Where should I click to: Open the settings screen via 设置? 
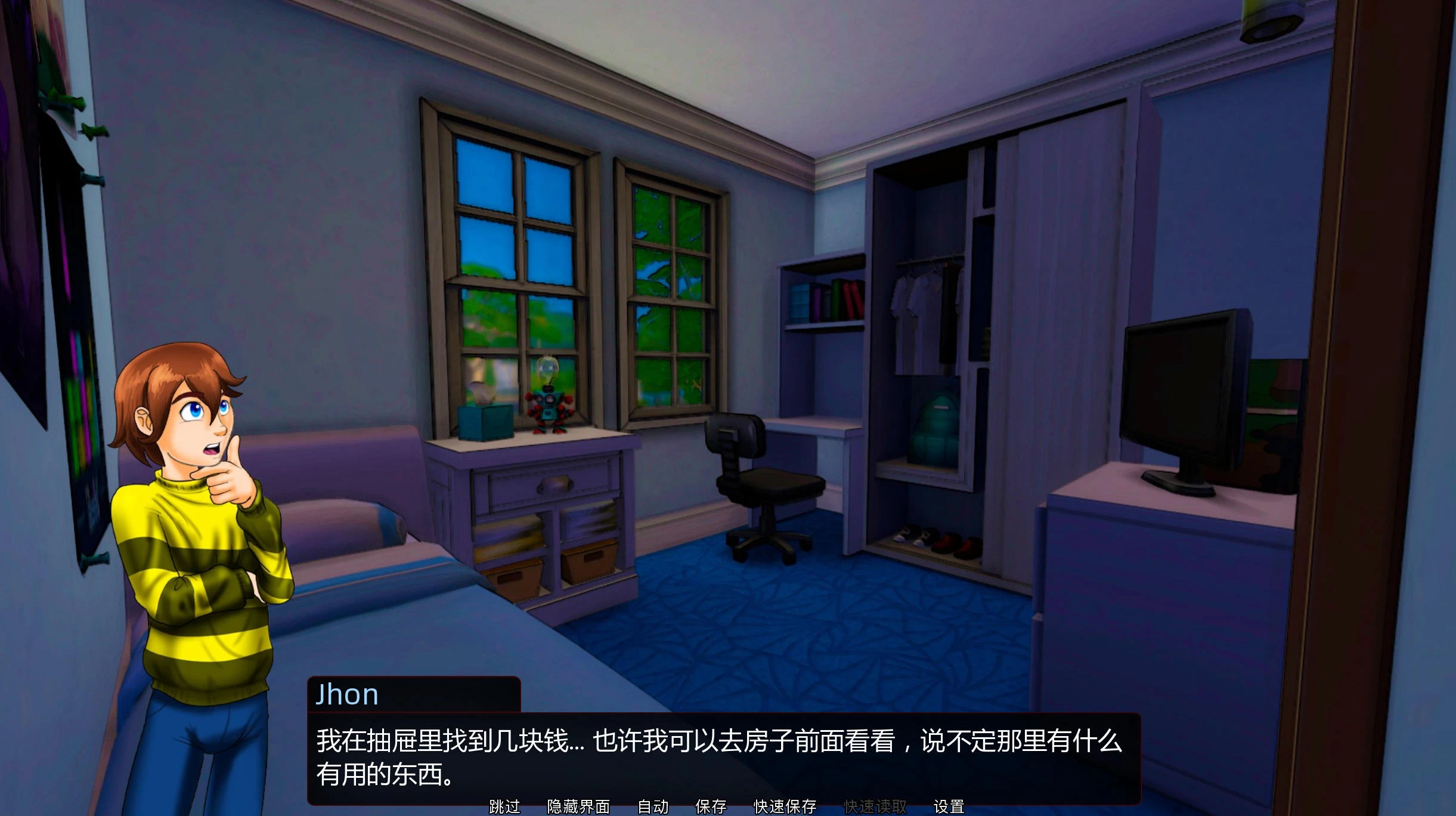pyautogui.click(x=951, y=806)
